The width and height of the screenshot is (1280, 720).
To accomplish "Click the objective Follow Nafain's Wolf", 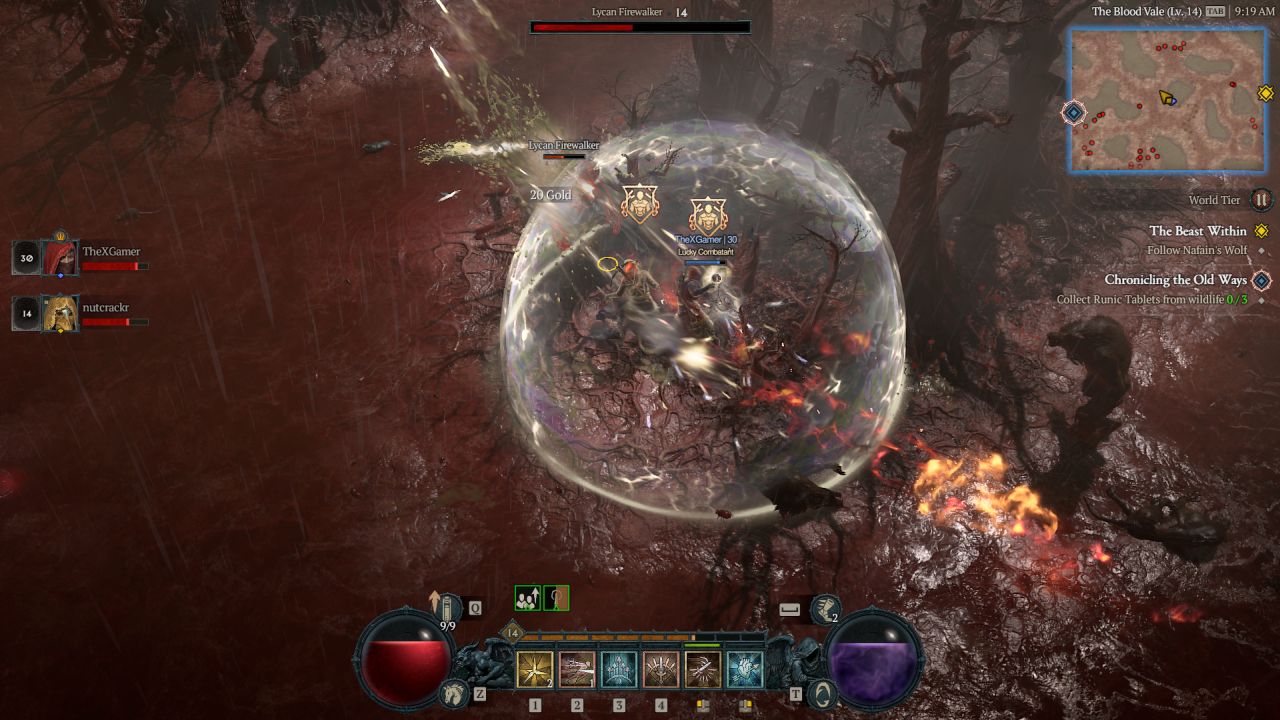I will click(1197, 250).
